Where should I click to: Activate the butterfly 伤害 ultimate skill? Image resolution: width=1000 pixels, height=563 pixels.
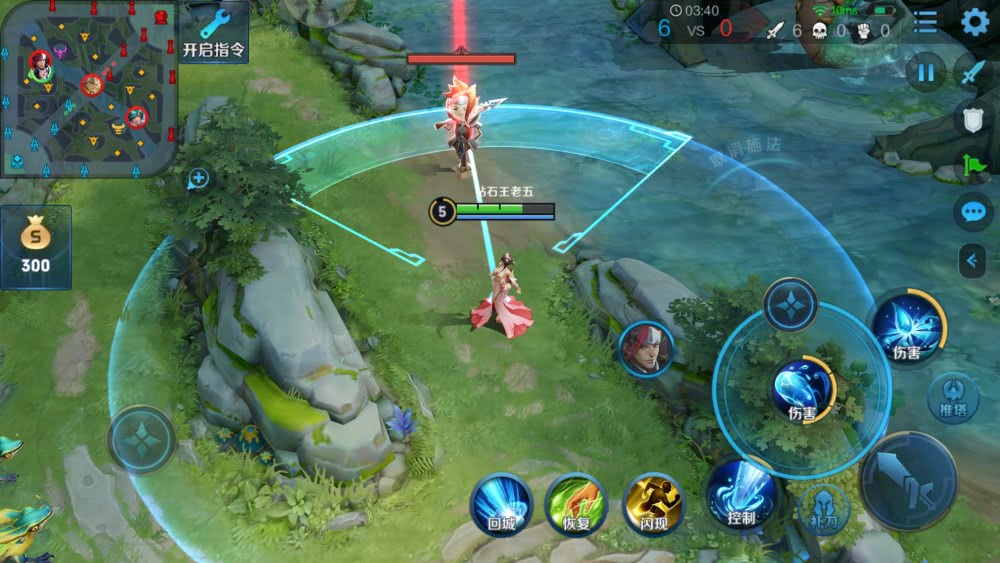click(907, 328)
